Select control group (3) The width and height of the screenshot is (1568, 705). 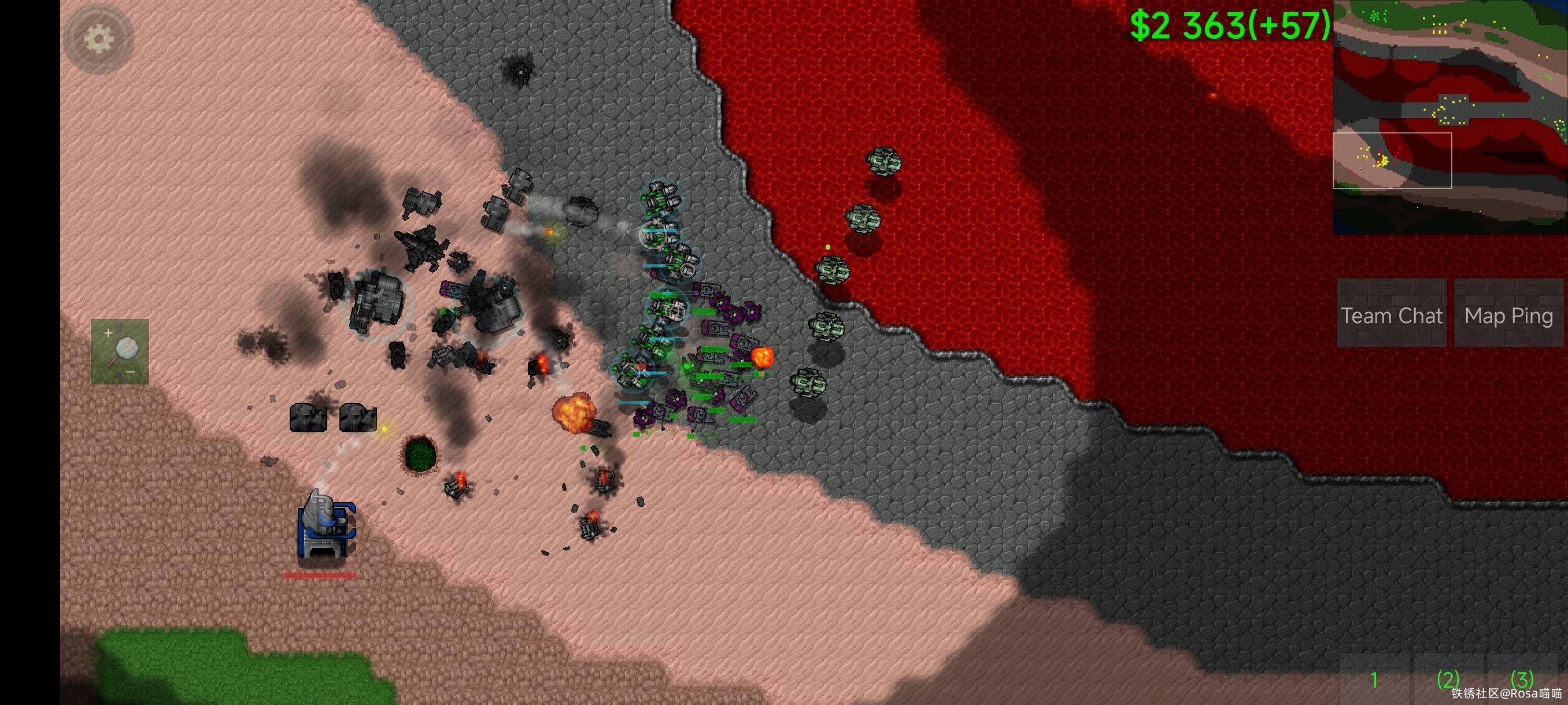1522,678
